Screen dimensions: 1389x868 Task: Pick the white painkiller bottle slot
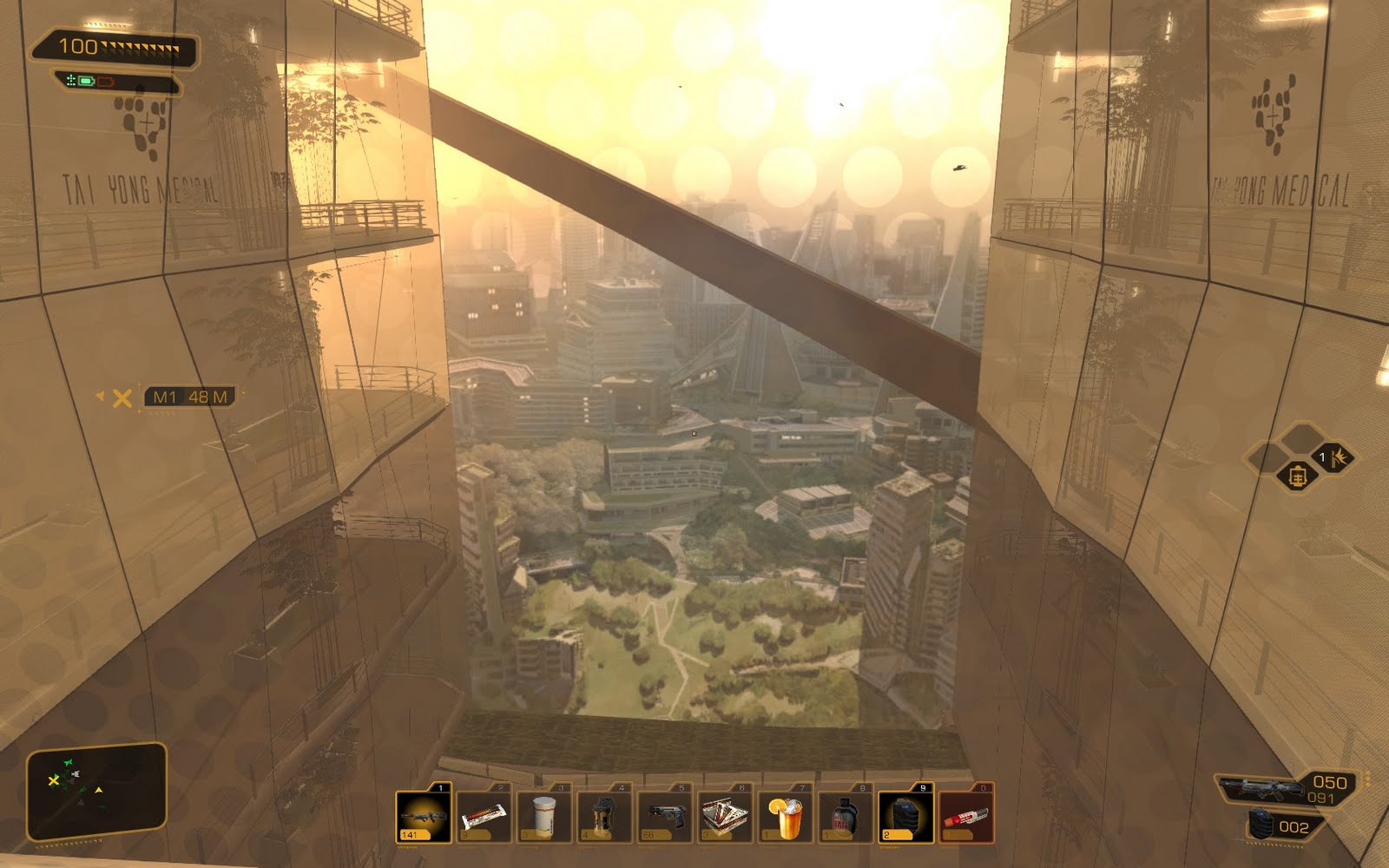pyautogui.click(x=544, y=816)
